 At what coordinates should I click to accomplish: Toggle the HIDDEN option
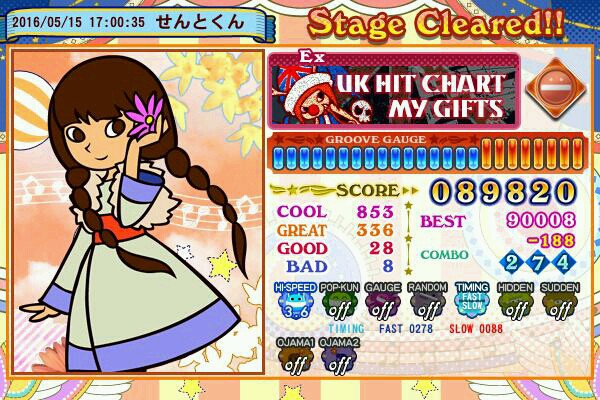516,303
